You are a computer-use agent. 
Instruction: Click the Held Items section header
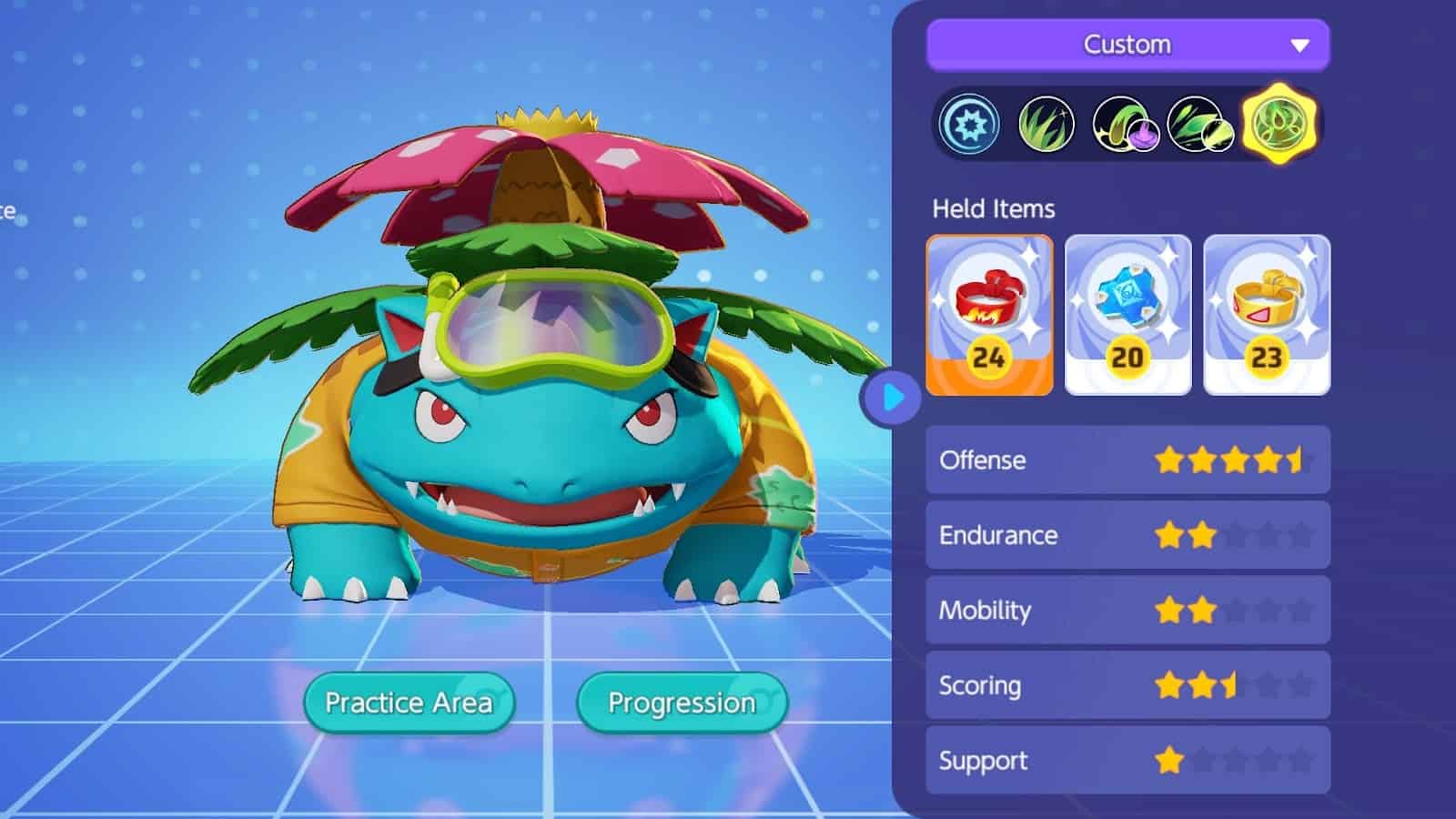point(995,208)
